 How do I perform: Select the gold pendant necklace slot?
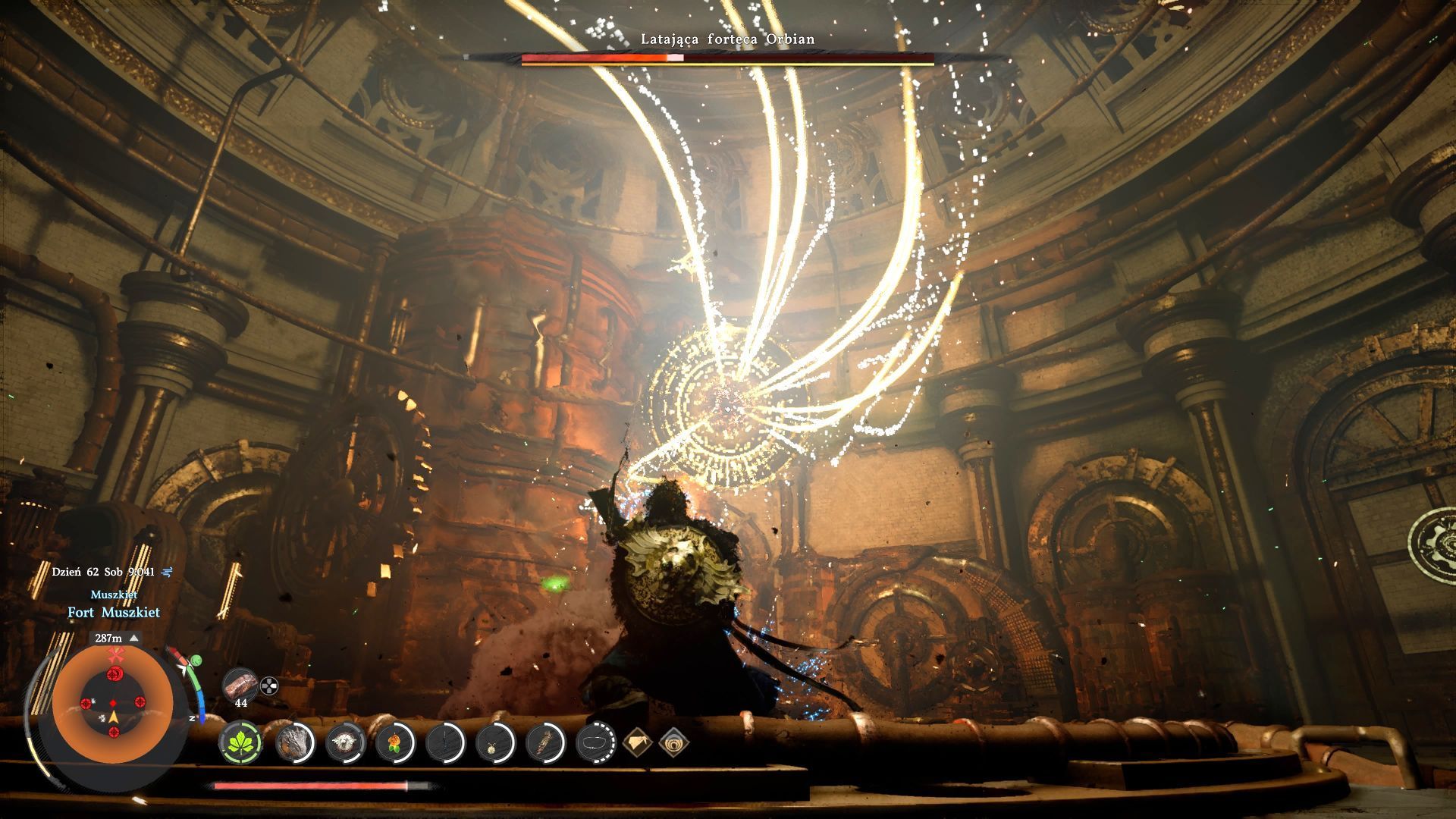pyautogui.click(x=494, y=742)
